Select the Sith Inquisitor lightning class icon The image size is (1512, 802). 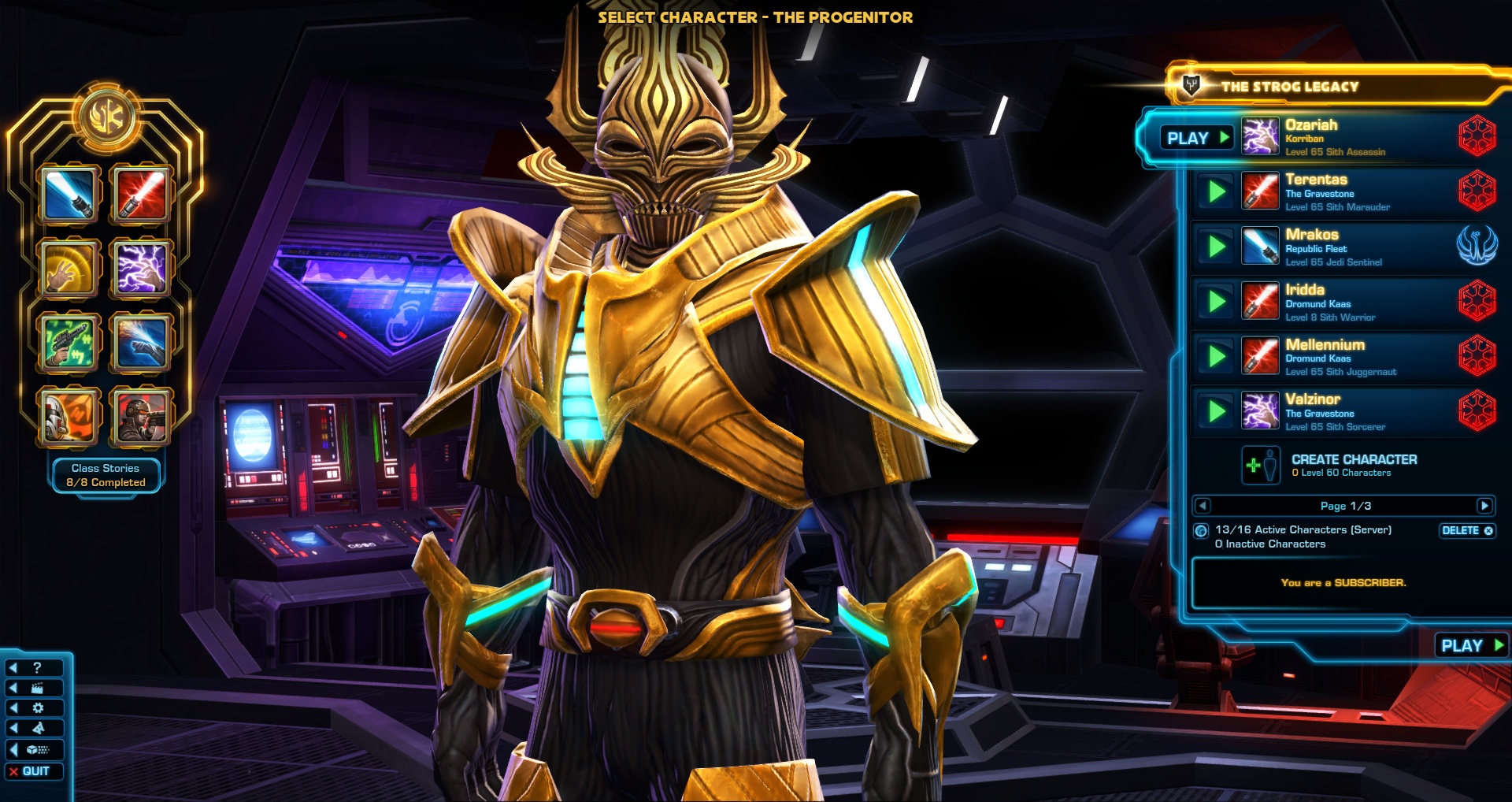[x=140, y=268]
